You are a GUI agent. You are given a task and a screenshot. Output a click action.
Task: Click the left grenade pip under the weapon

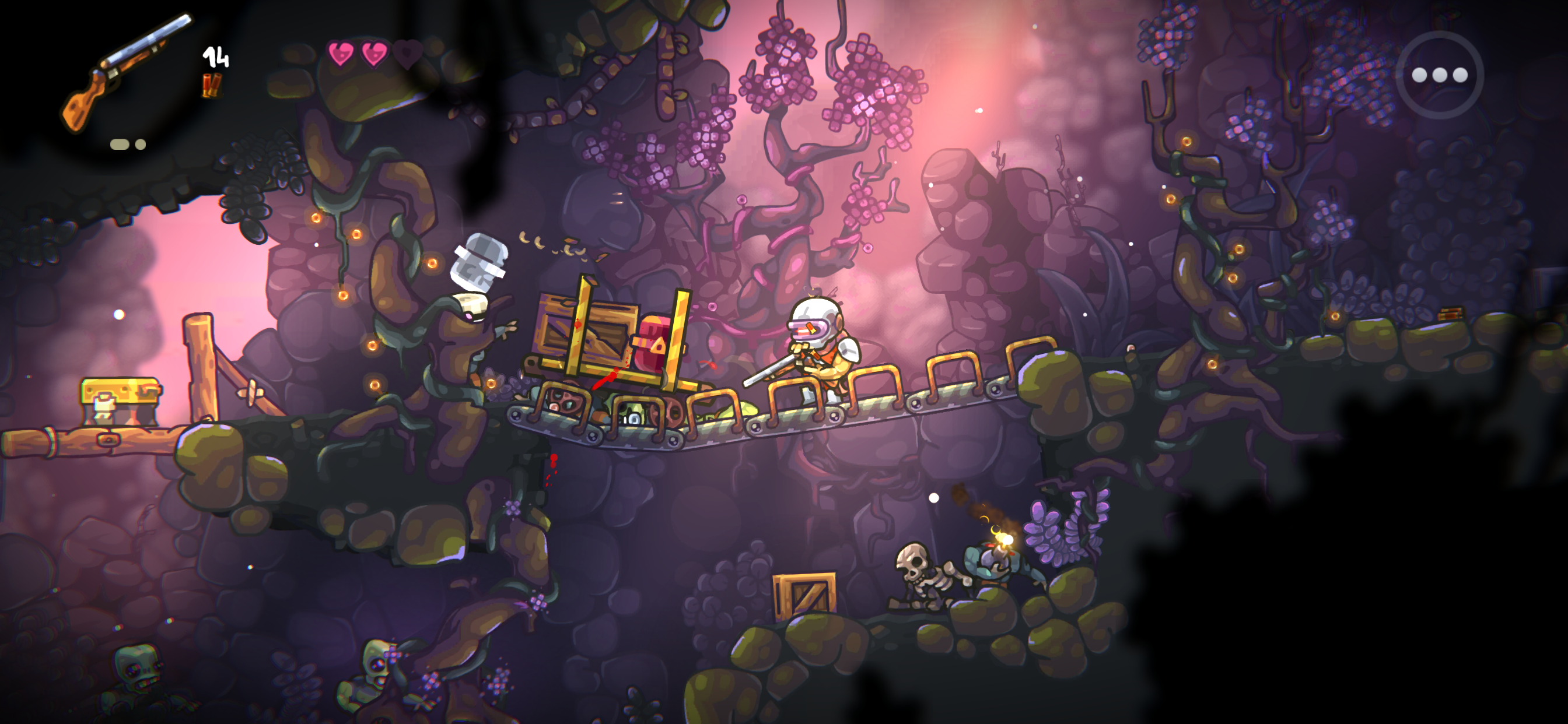120,145
